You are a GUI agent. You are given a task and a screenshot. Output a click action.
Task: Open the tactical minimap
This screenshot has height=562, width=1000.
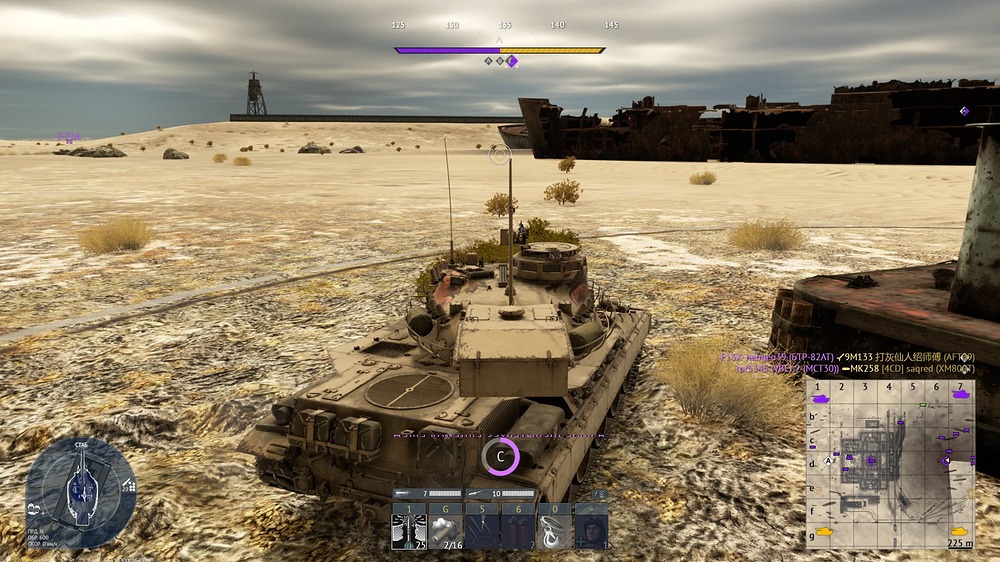(890, 464)
